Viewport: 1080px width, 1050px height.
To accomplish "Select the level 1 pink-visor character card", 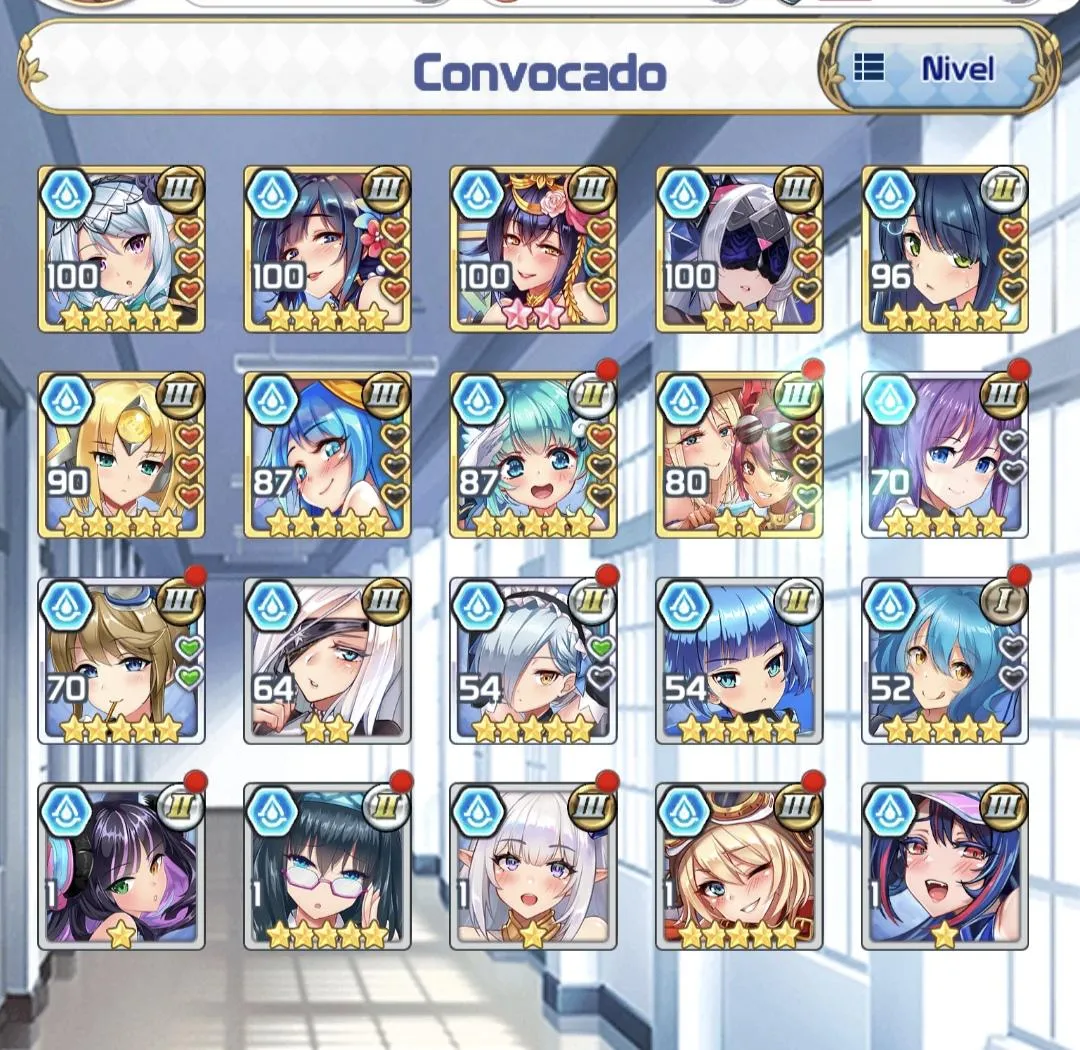I will click(945, 867).
